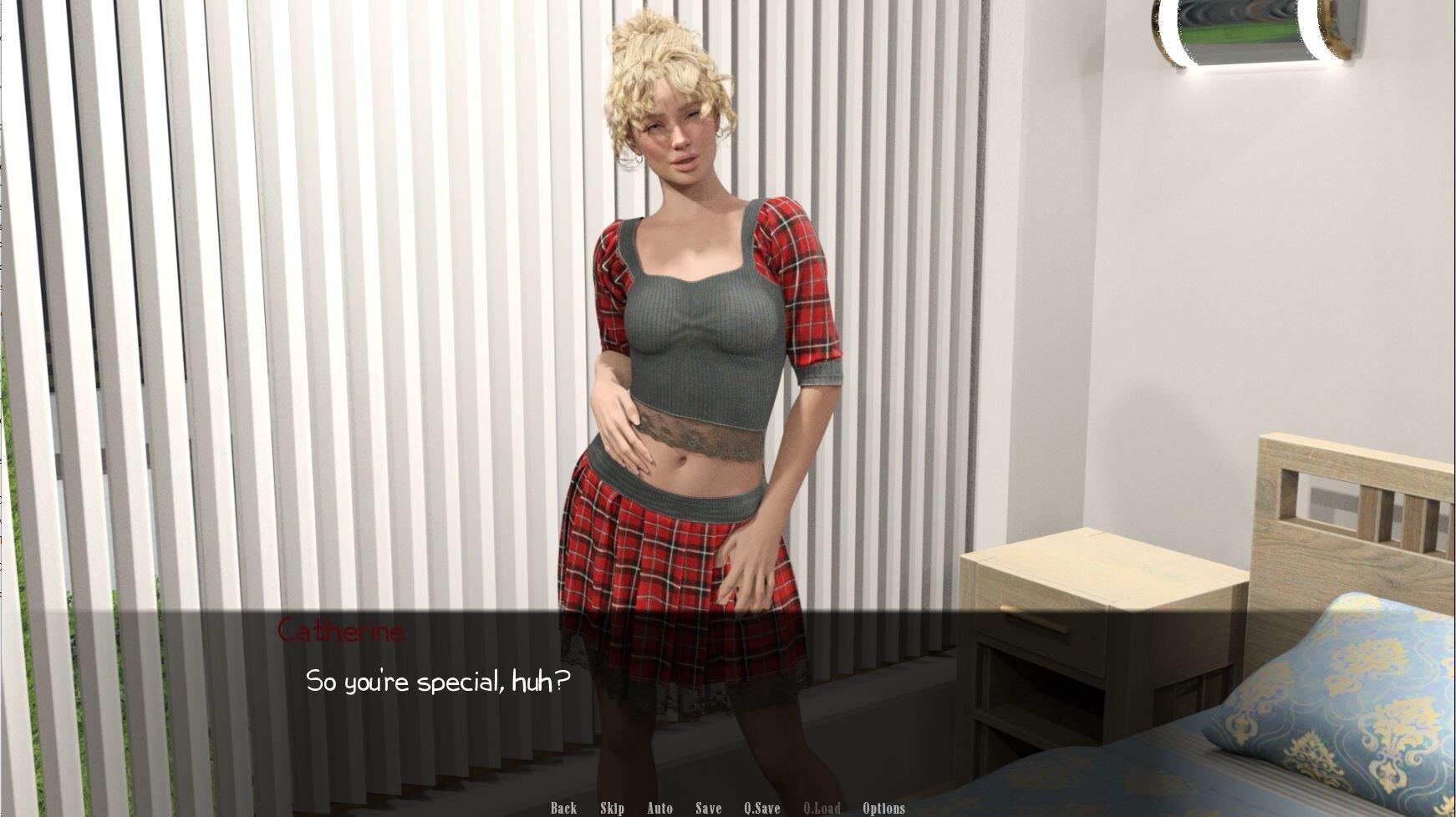Toggle Auto dialogue advance
Image resolution: width=1456 pixels, height=817 pixels.
pyautogui.click(x=659, y=808)
